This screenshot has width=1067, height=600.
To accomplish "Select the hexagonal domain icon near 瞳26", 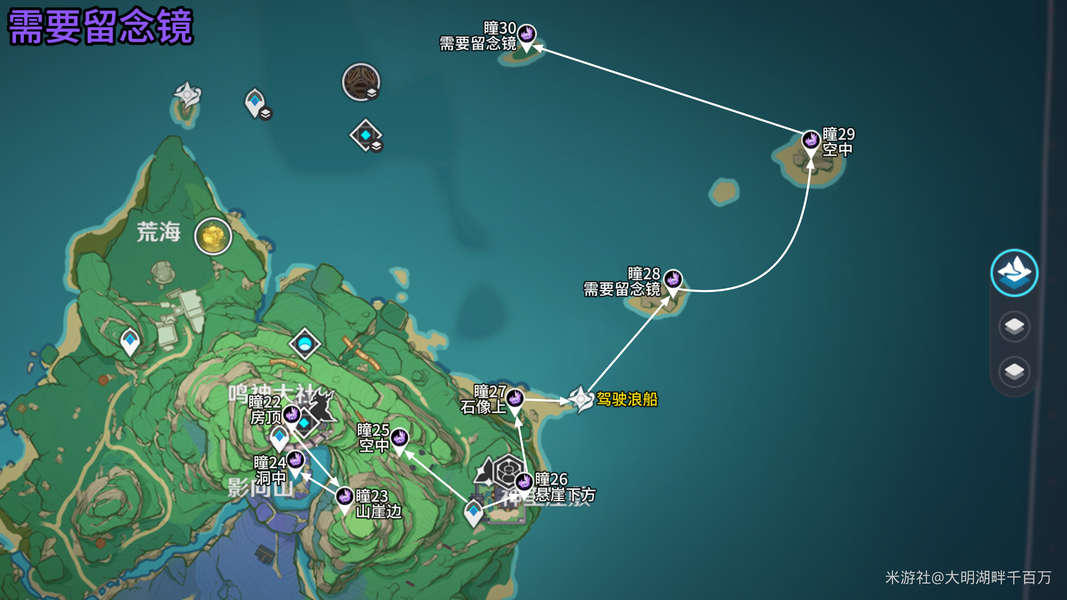I will point(507,469).
